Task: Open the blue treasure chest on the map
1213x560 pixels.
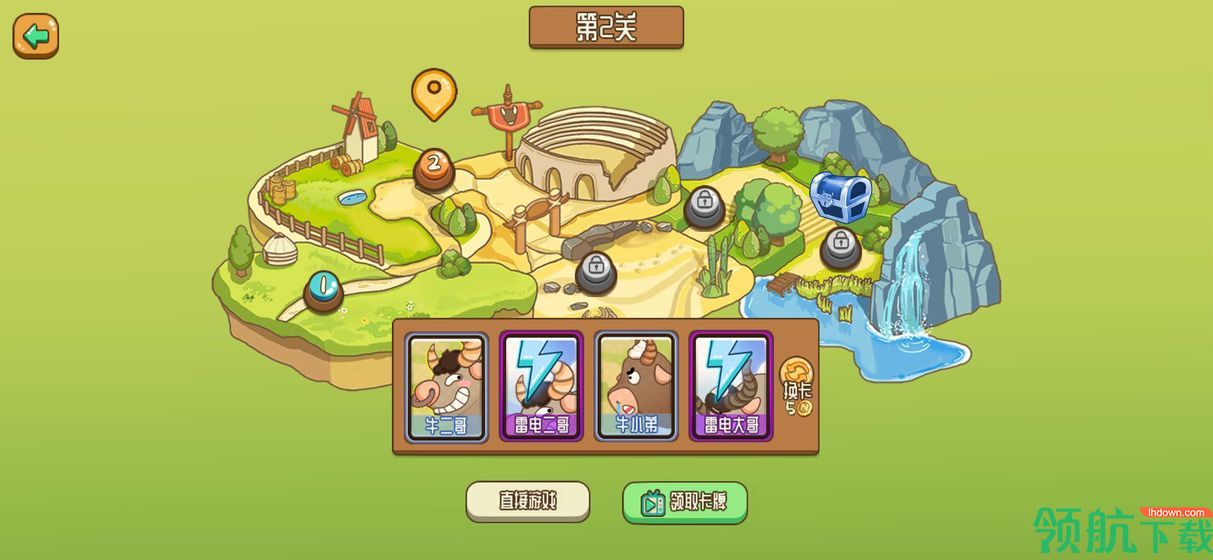Action: coord(839,194)
